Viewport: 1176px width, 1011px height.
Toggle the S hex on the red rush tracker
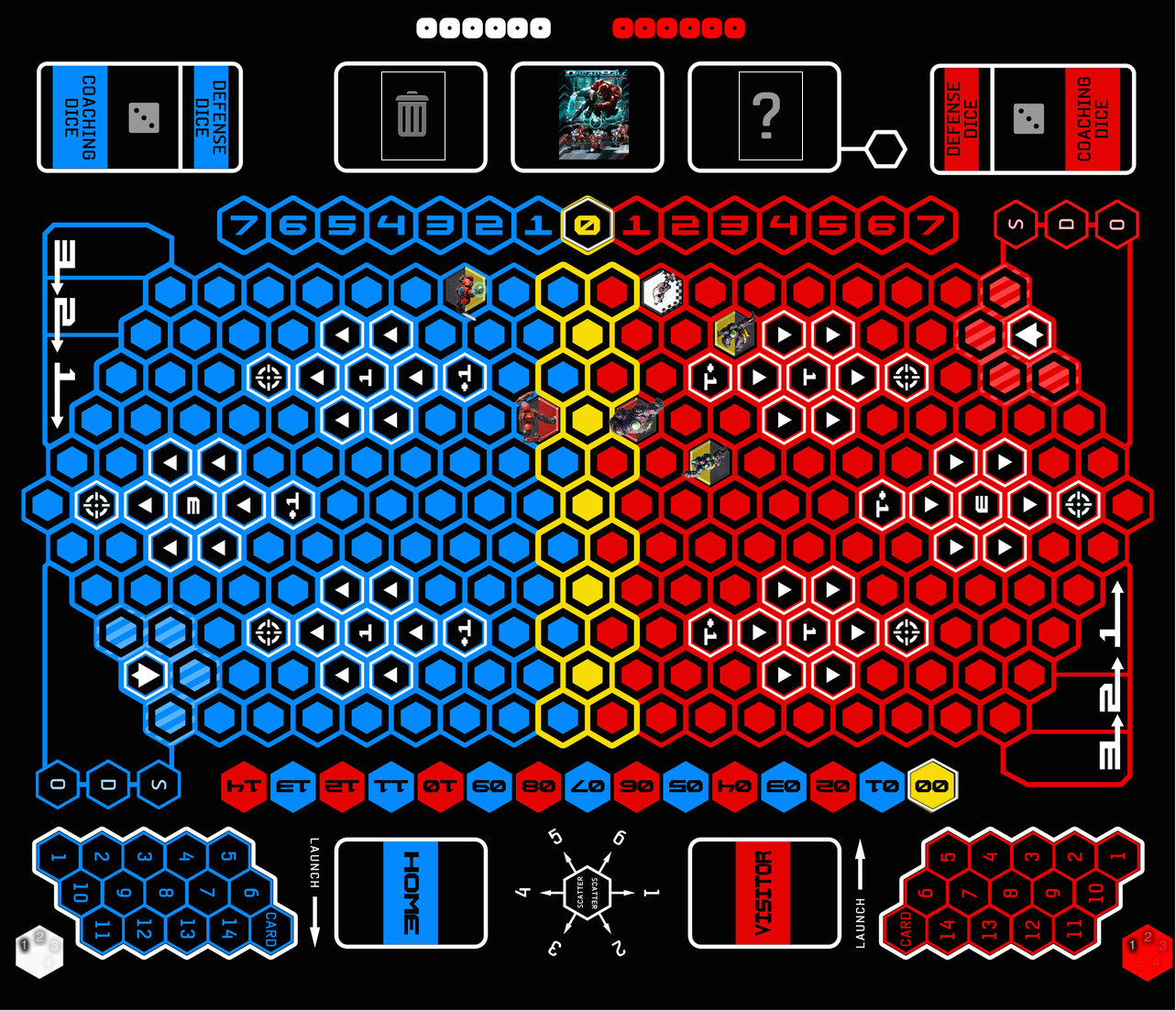click(1016, 223)
